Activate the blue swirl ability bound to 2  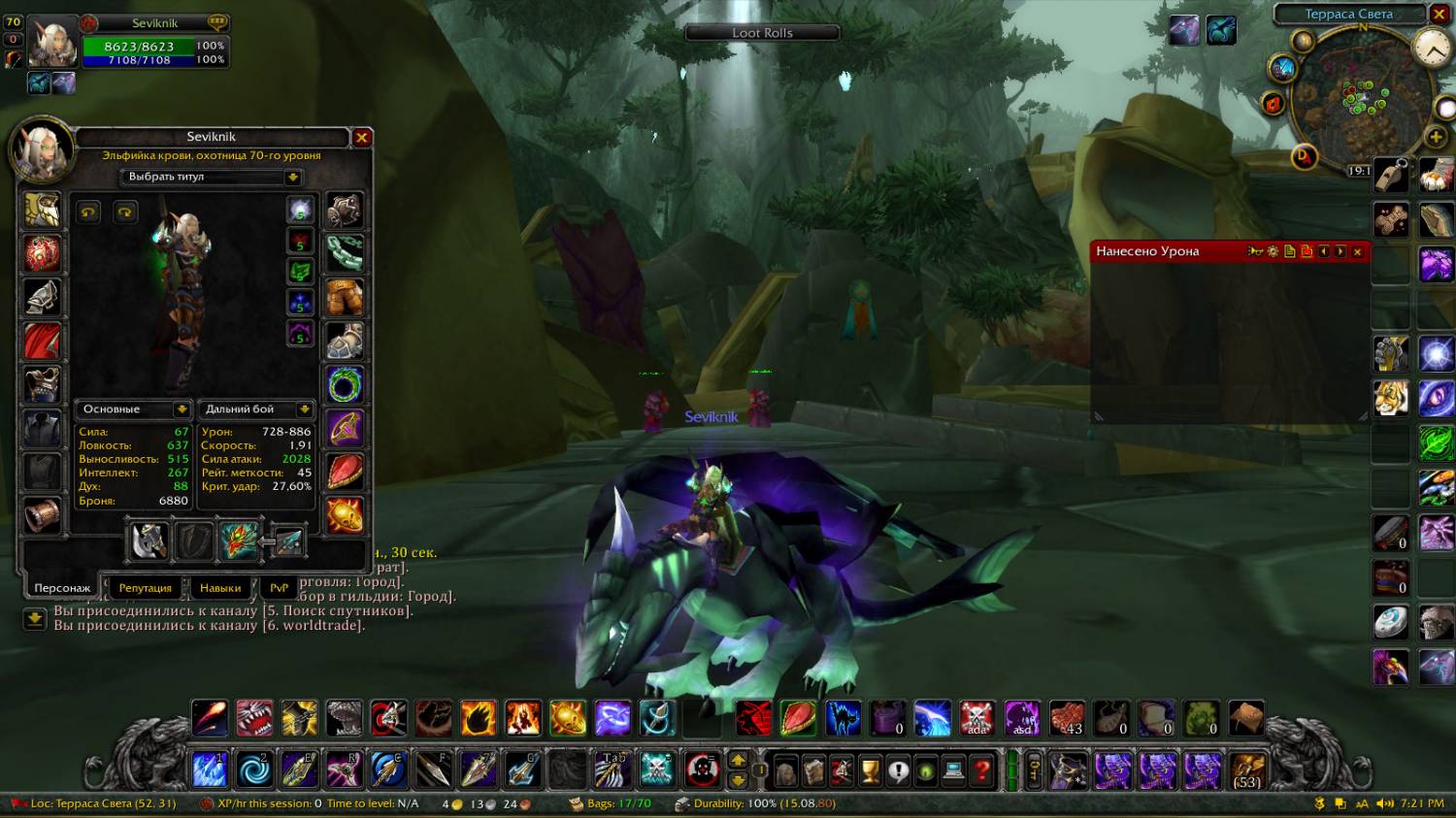255,770
